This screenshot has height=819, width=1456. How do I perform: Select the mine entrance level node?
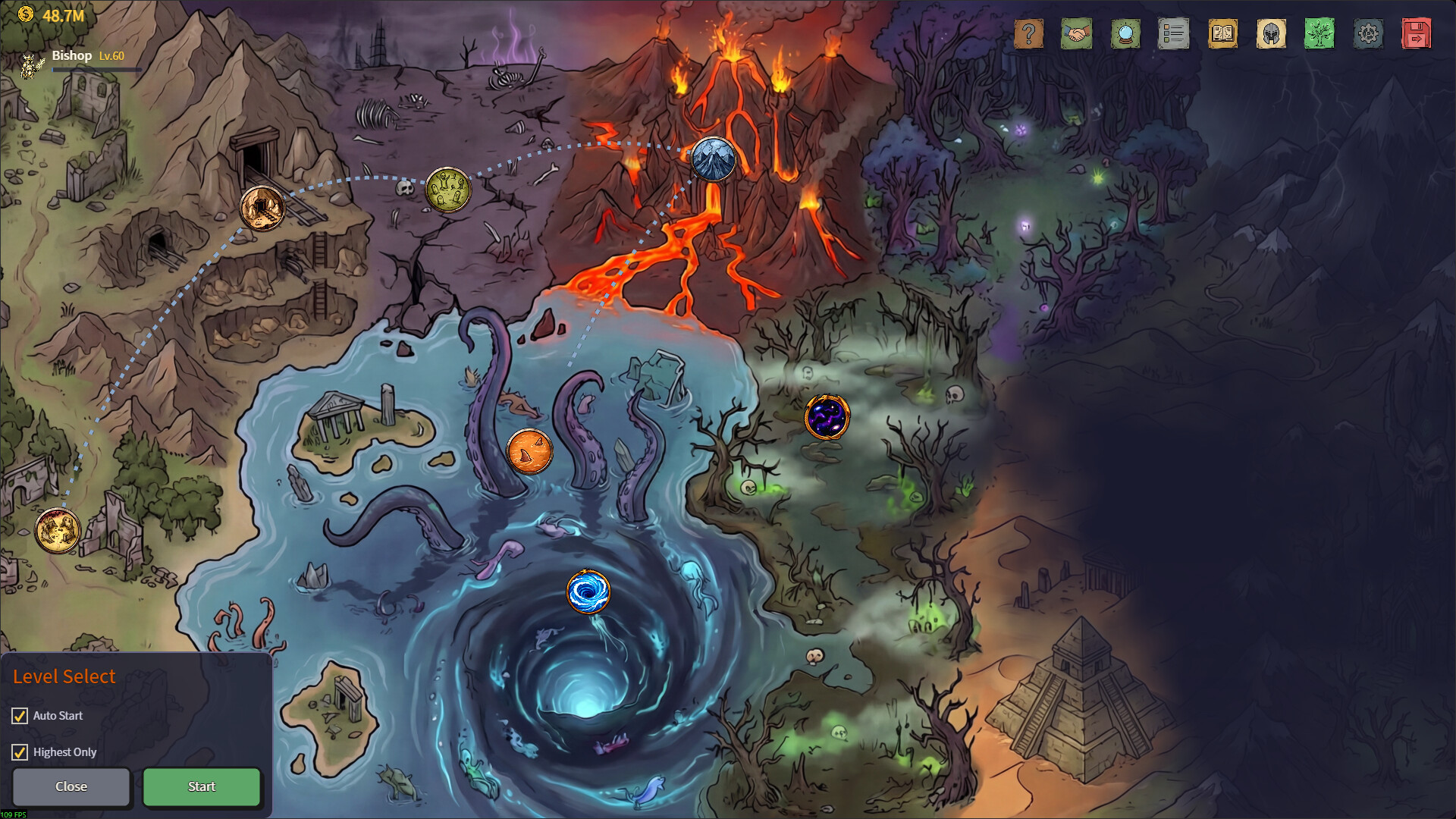pyautogui.click(x=261, y=206)
